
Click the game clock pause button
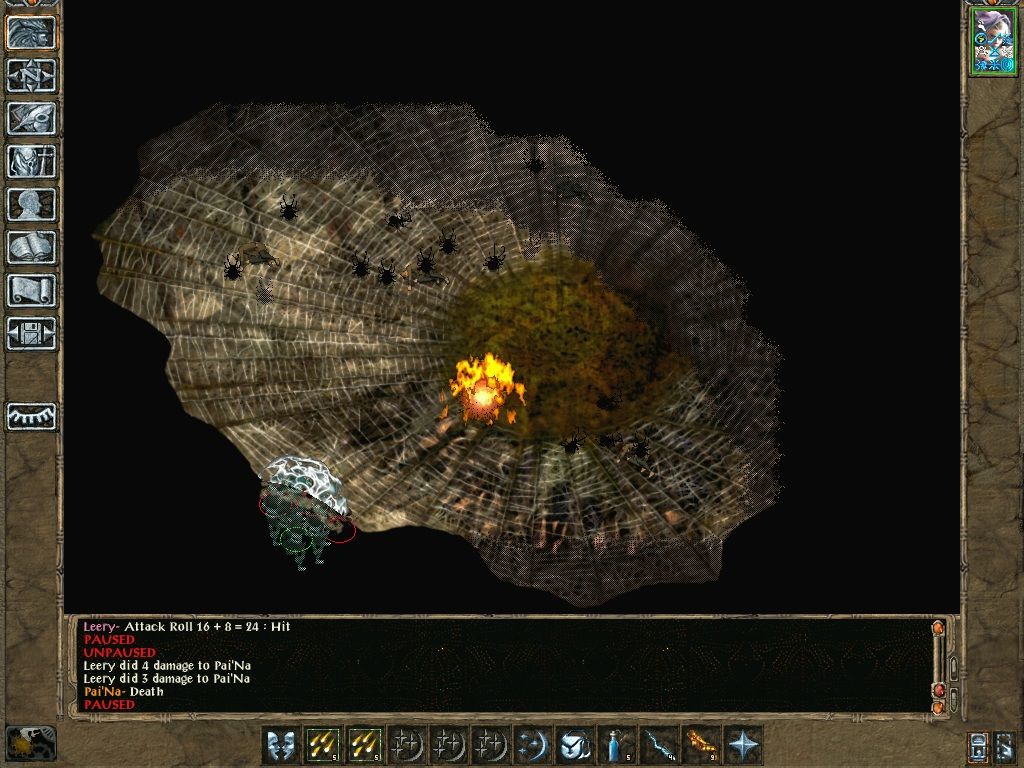30,743
